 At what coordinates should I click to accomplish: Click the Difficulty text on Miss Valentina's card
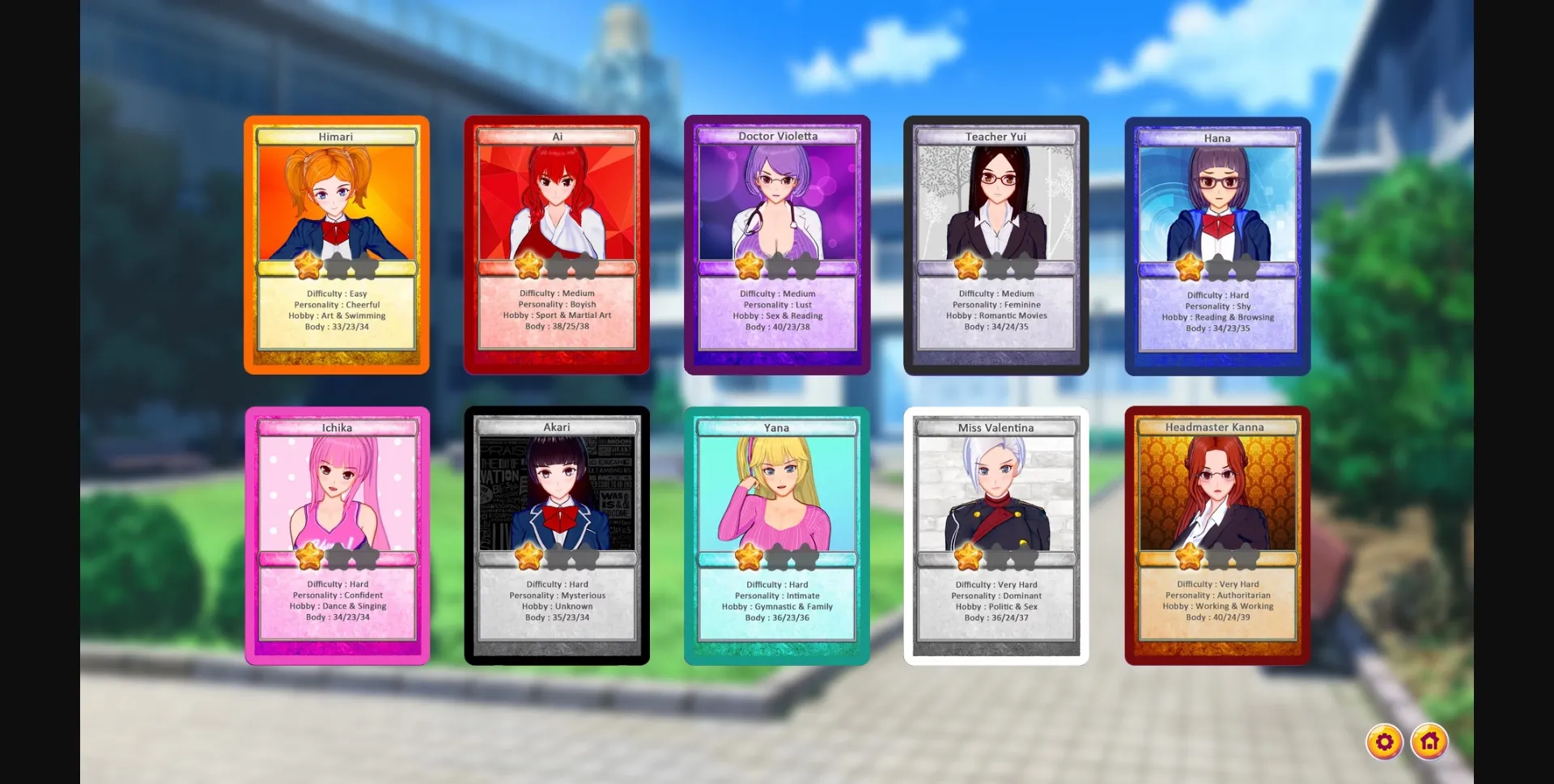[x=996, y=583]
